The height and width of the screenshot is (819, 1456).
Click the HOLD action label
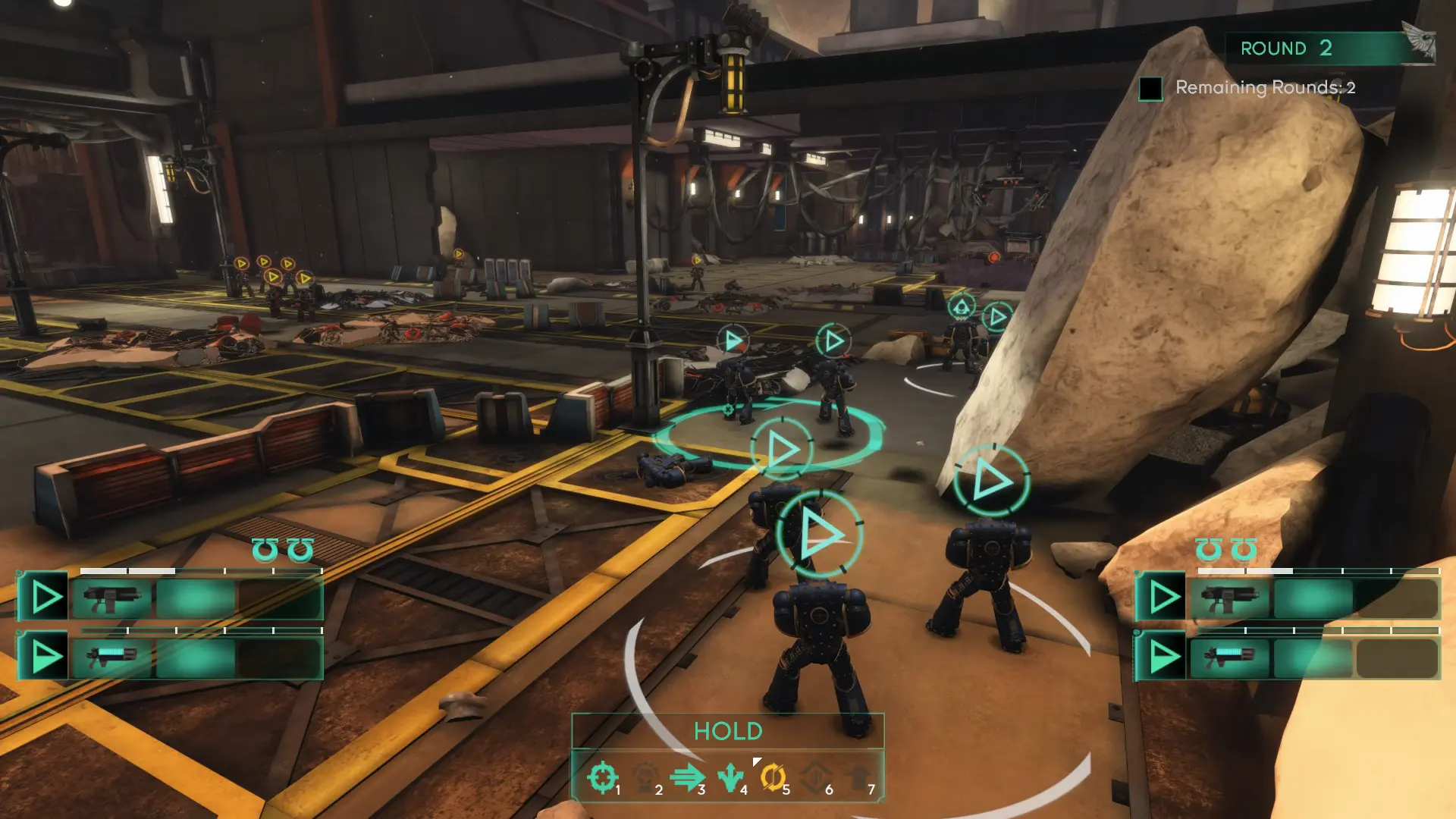point(728,731)
